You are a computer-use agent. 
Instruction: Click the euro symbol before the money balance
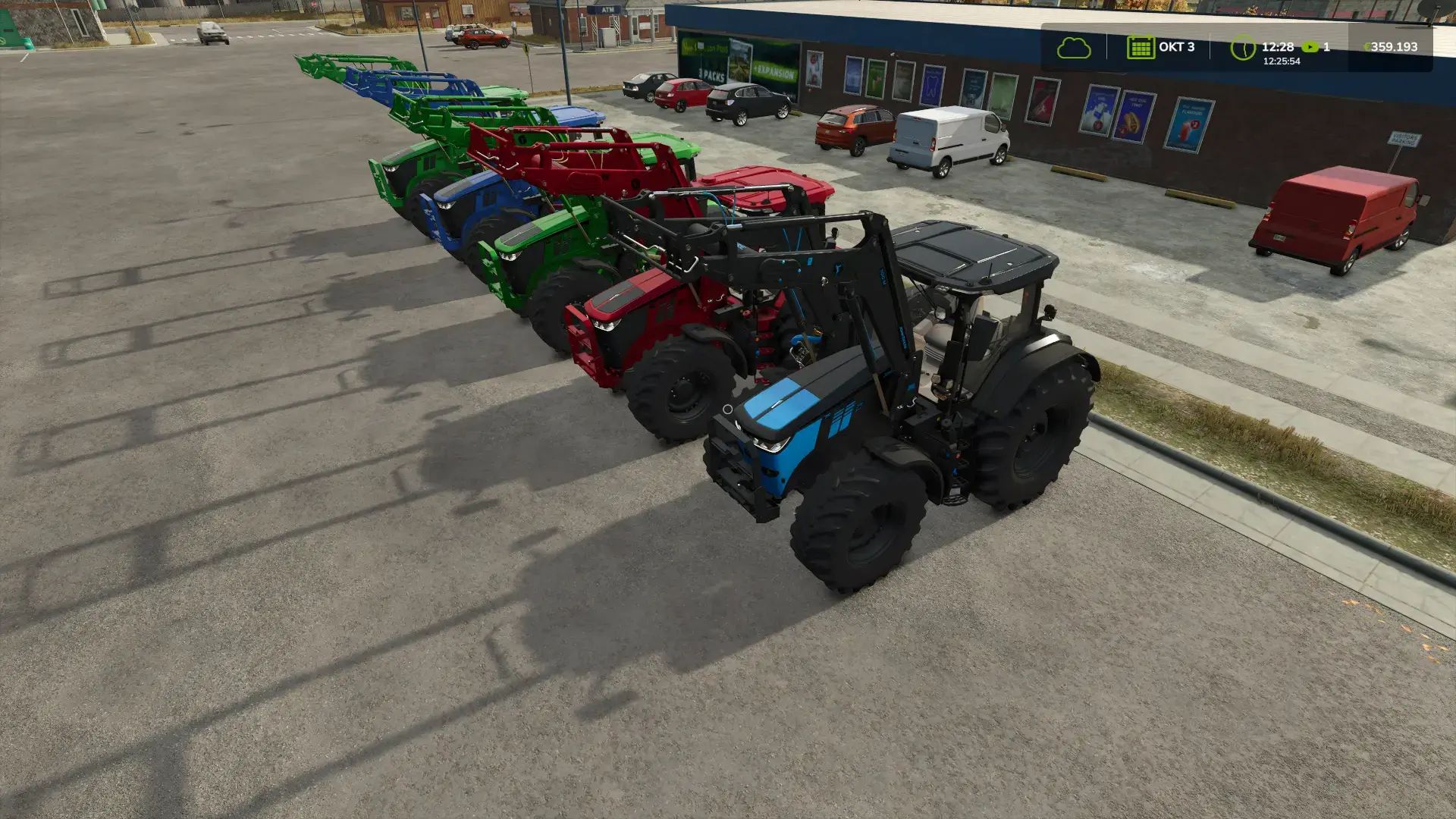pos(1368,46)
